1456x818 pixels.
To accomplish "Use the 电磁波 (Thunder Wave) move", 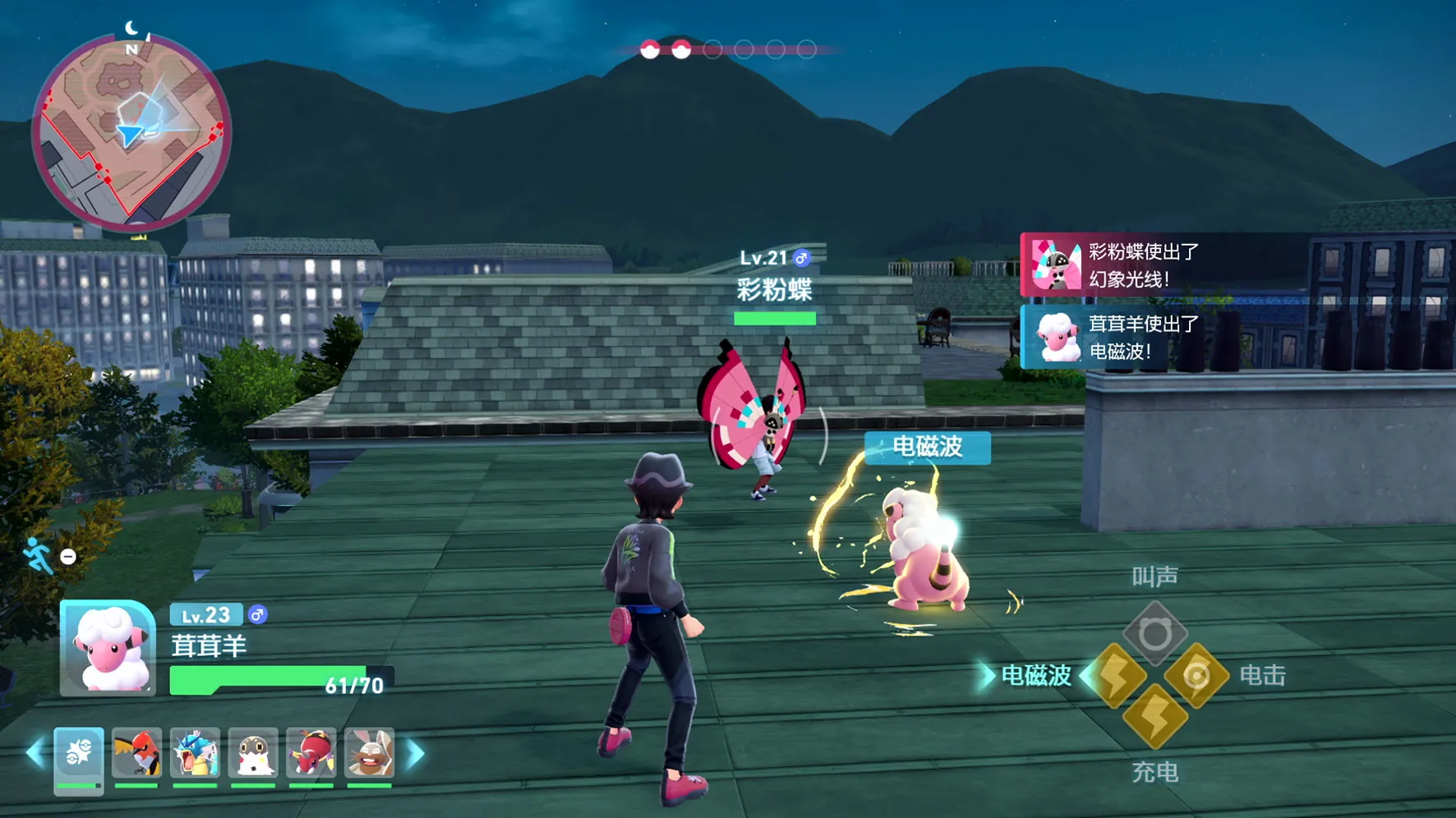I will click(x=1117, y=676).
